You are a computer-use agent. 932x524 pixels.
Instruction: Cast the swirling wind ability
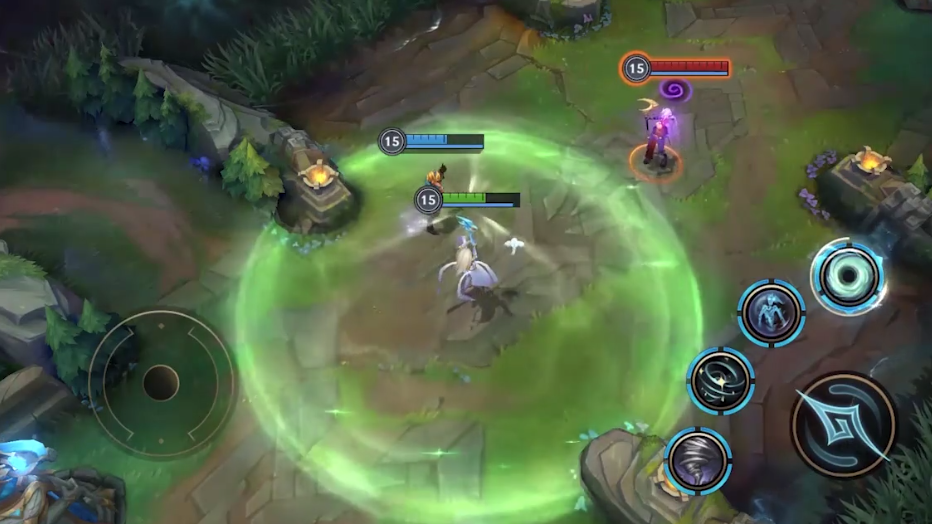(x=720, y=380)
